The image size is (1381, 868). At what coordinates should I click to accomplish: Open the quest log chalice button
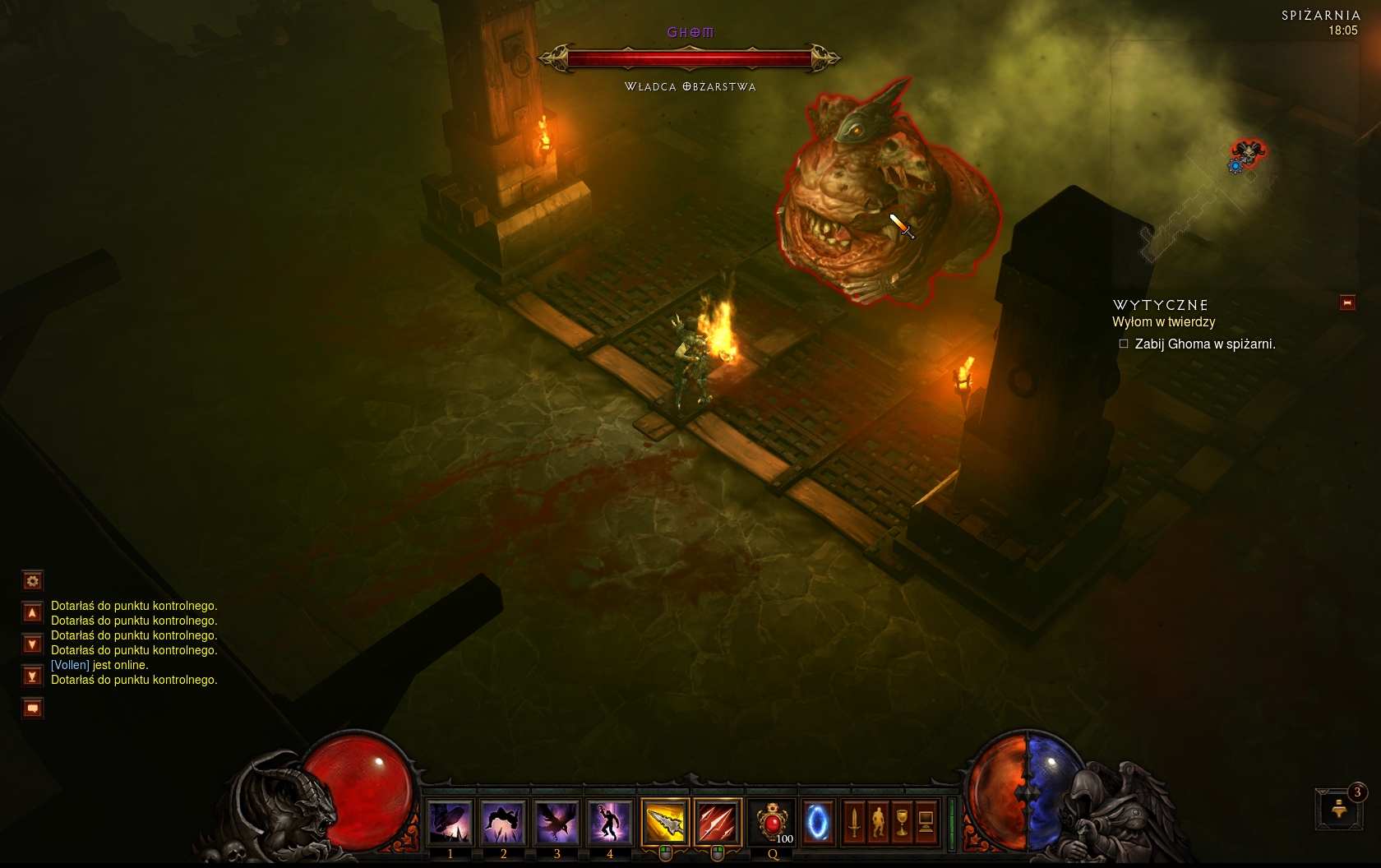902,822
